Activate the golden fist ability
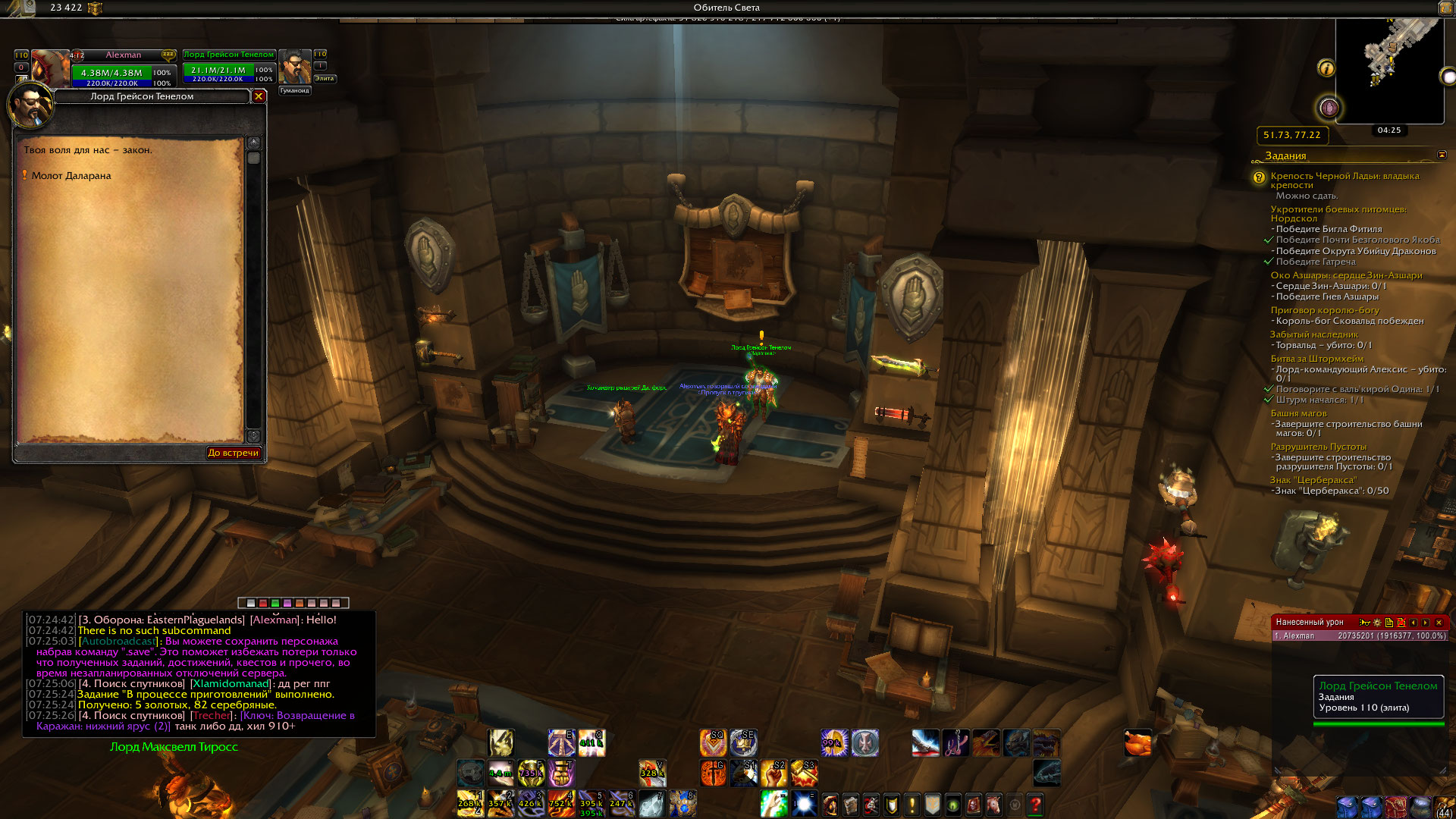 561,773
